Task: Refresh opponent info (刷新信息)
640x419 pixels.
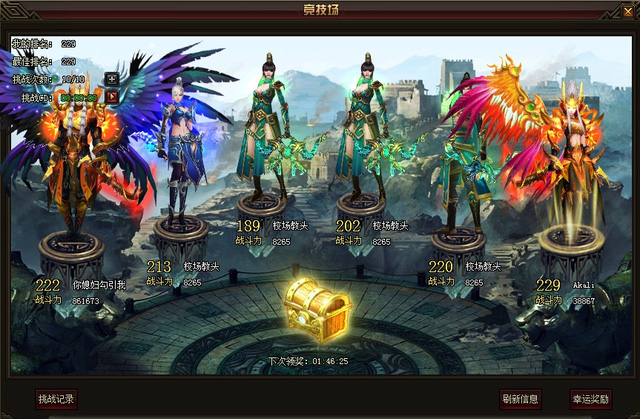Action: (521, 399)
